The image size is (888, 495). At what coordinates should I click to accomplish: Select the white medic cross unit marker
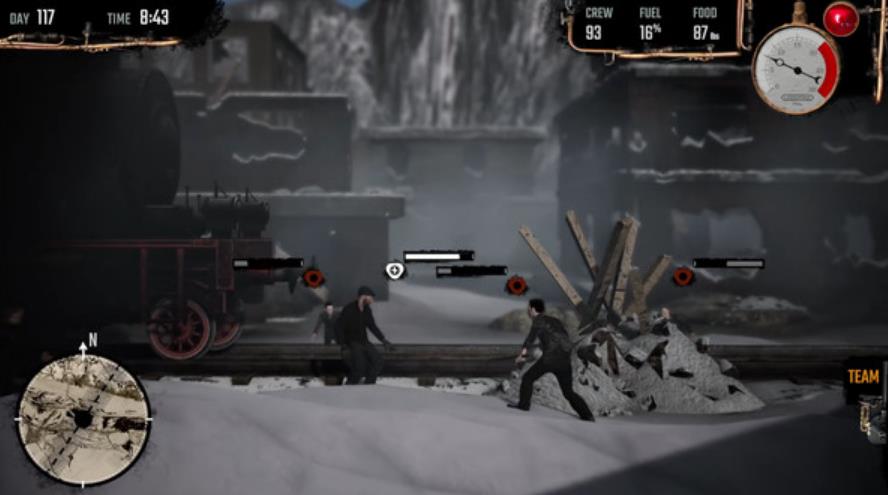click(x=395, y=270)
